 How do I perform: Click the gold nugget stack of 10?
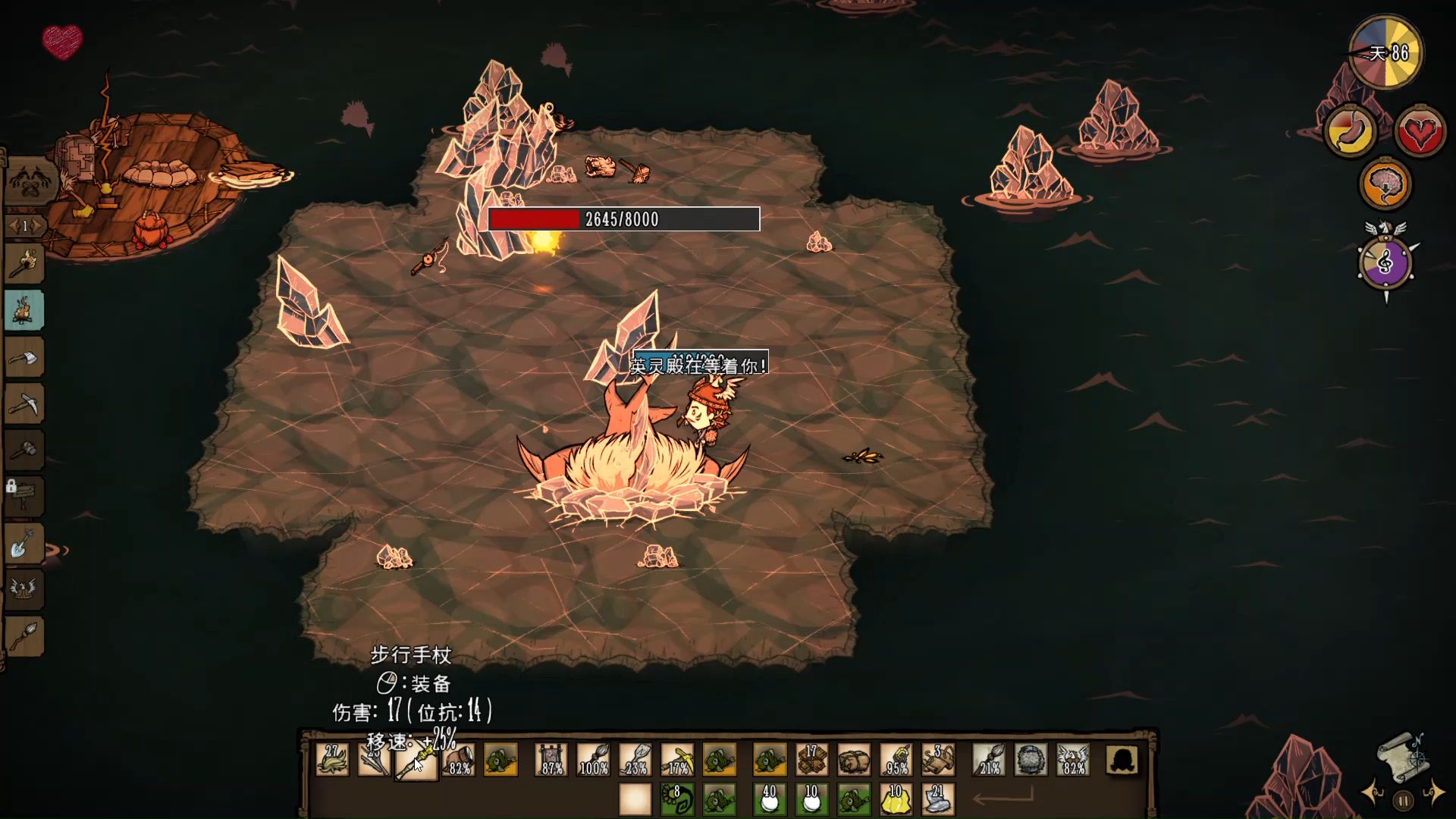tap(895, 799)
